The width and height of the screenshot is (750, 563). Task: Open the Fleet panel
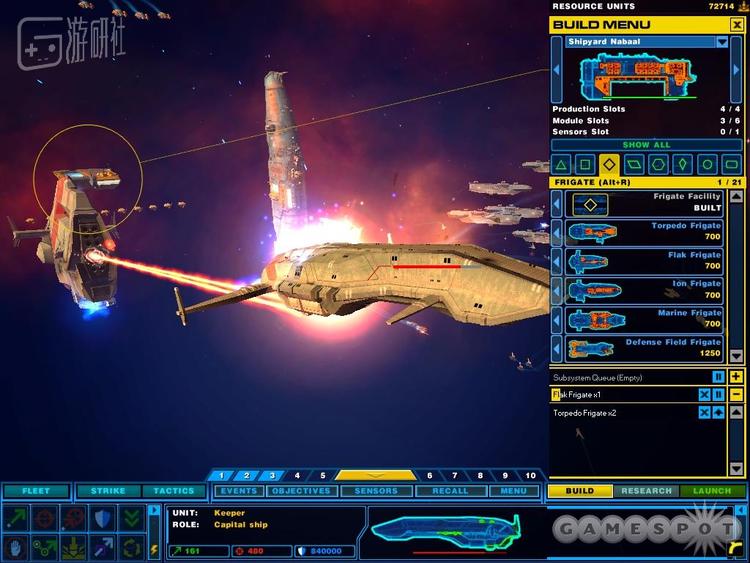(36, 491)
